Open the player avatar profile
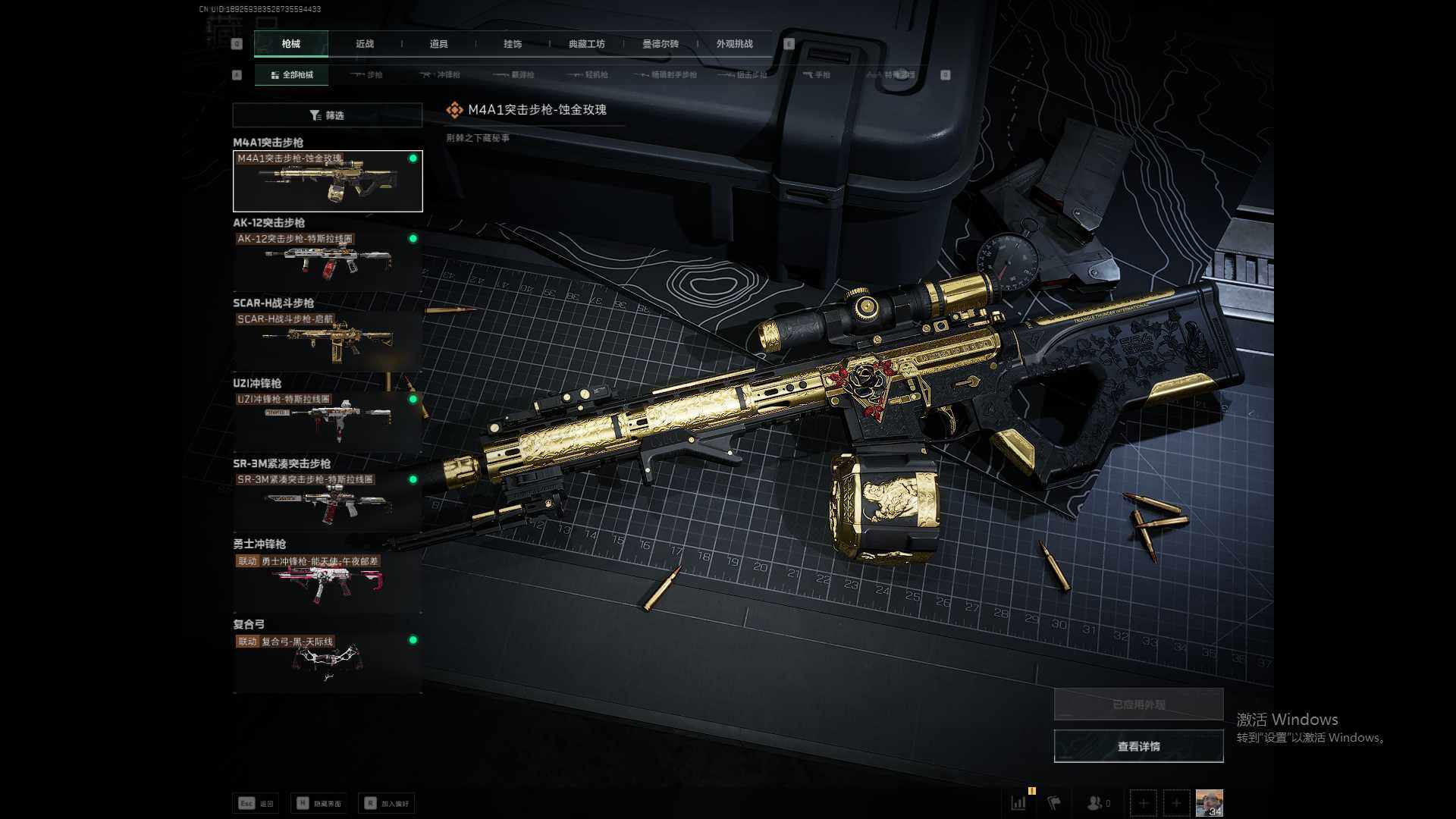This screenshot has height=819, width=1456. click(1209, 802)
